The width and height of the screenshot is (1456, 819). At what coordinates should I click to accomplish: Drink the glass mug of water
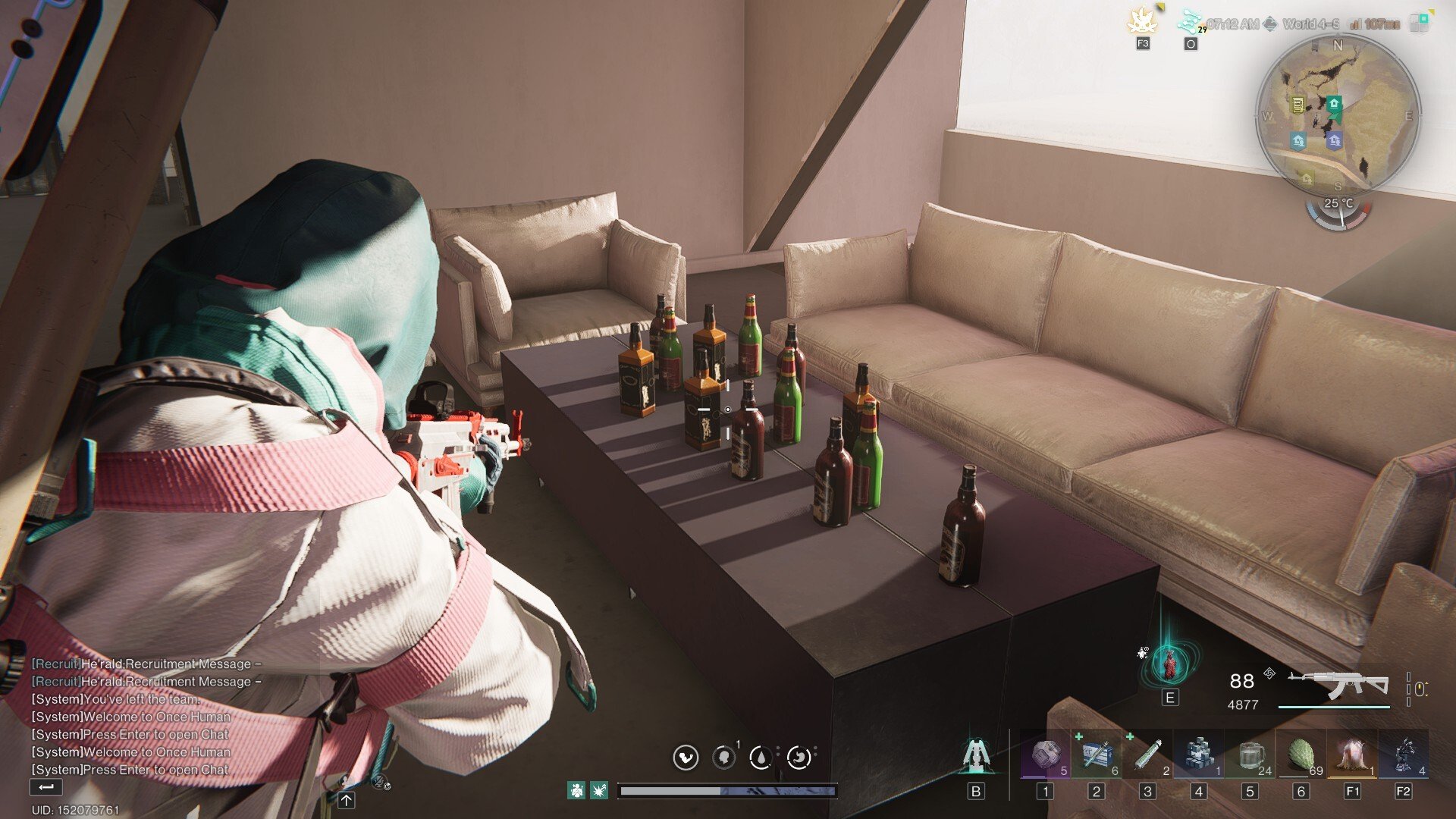(x=1250, y=755)
